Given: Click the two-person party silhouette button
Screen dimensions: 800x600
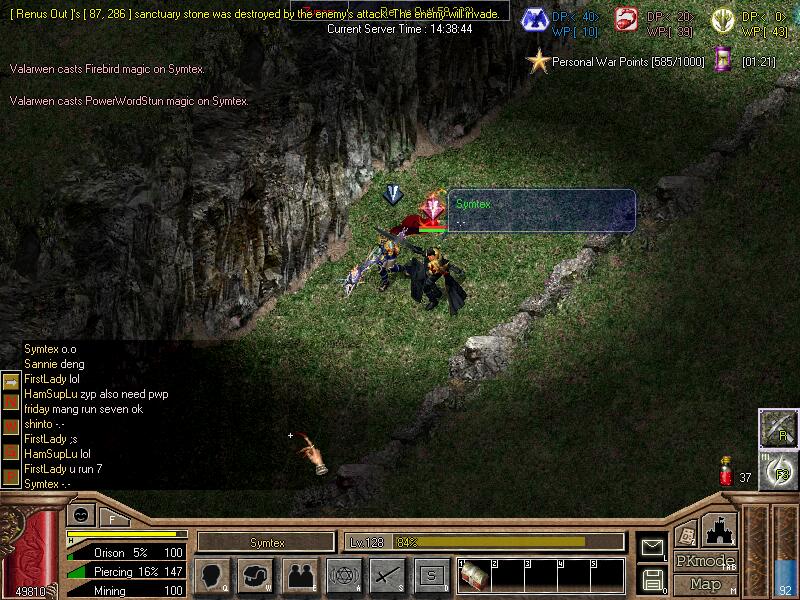Looking at the screenshot, I should [x=299, y=576].
